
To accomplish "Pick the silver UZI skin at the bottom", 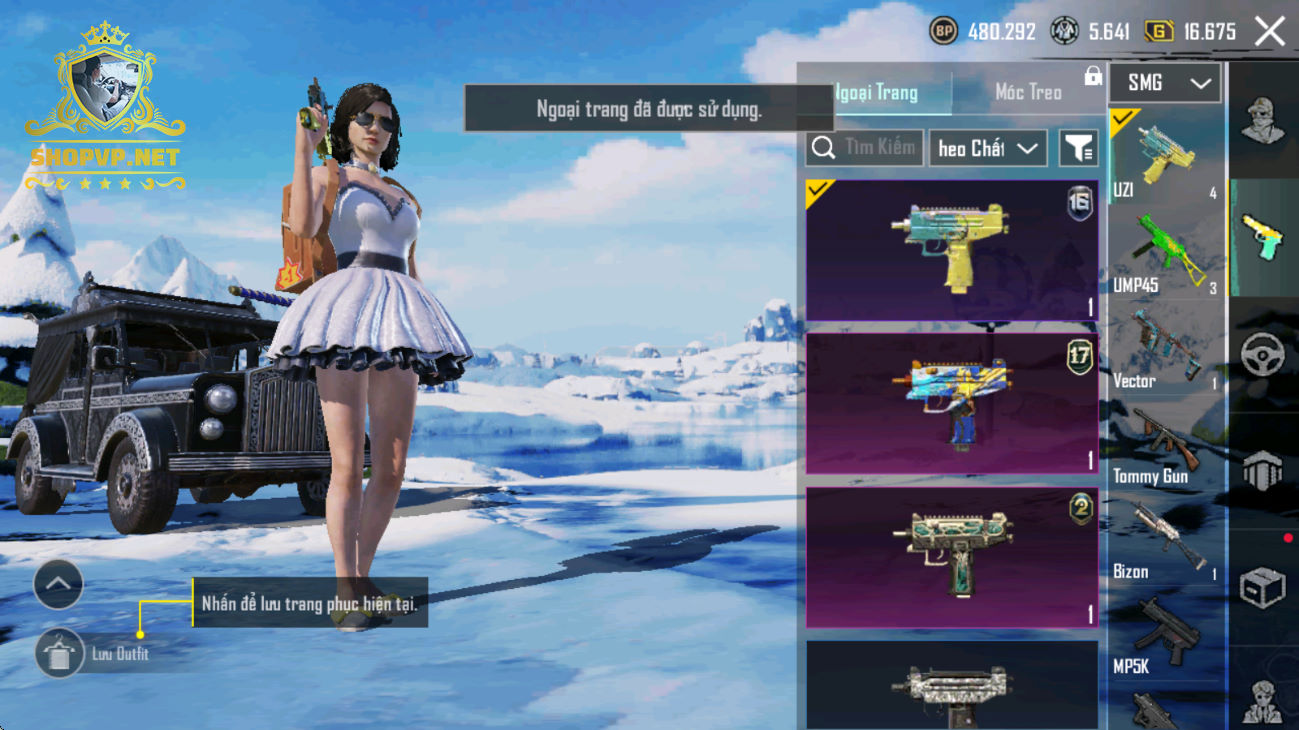I will pos(951,687).
